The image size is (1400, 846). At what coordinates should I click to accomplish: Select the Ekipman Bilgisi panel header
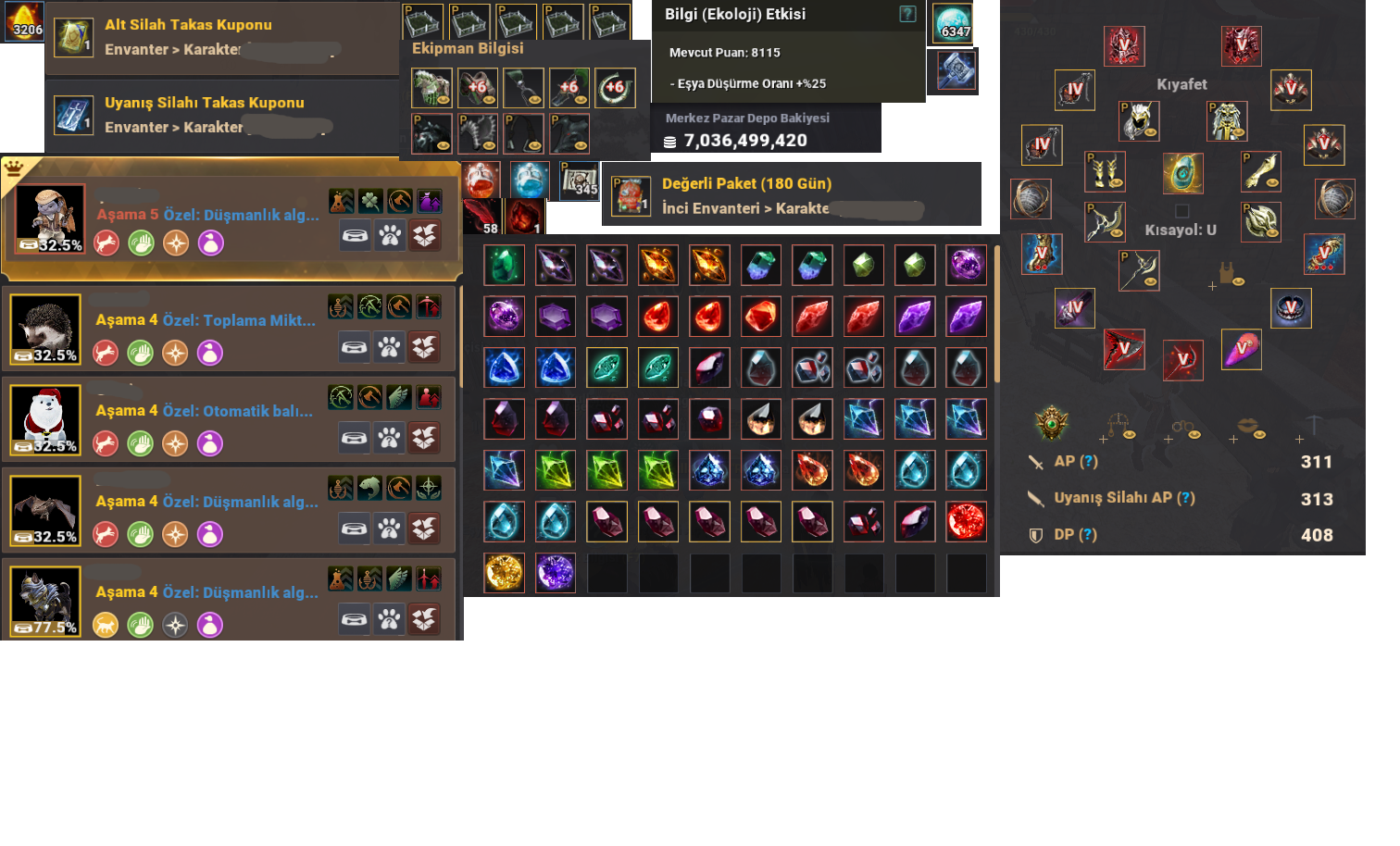pyautogui.click(x=466, y=48)
